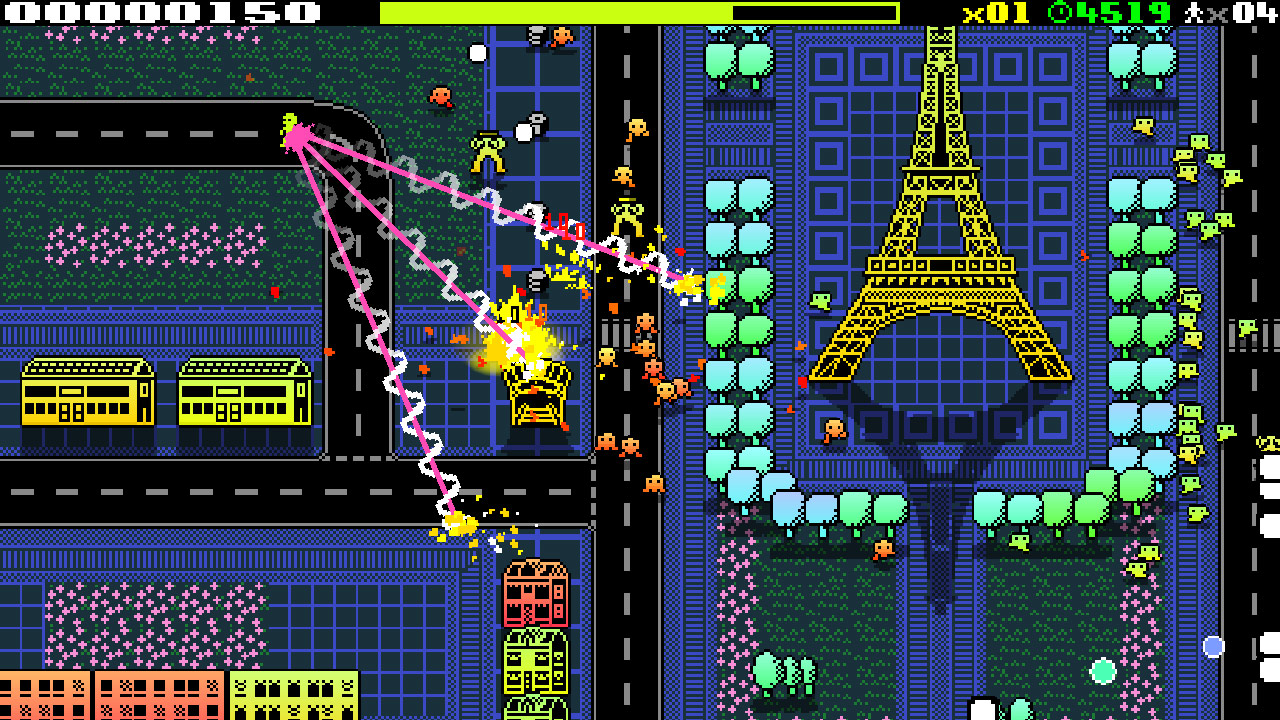Click the score display reading 00000150
The height and width of the screenshot is (720, 1280).
tap(150, 14)
